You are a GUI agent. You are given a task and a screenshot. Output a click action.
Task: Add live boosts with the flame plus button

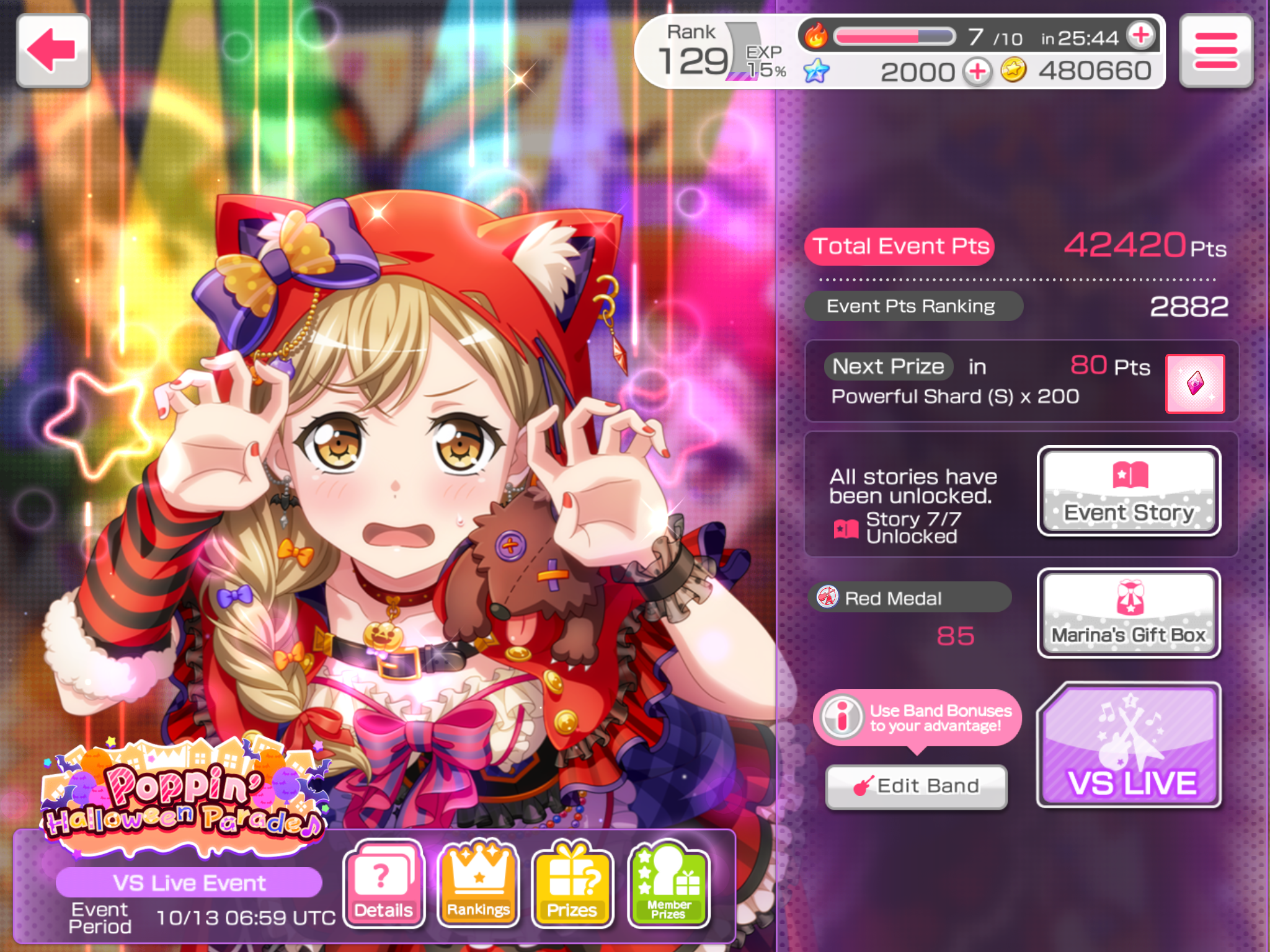[1141, 35]
